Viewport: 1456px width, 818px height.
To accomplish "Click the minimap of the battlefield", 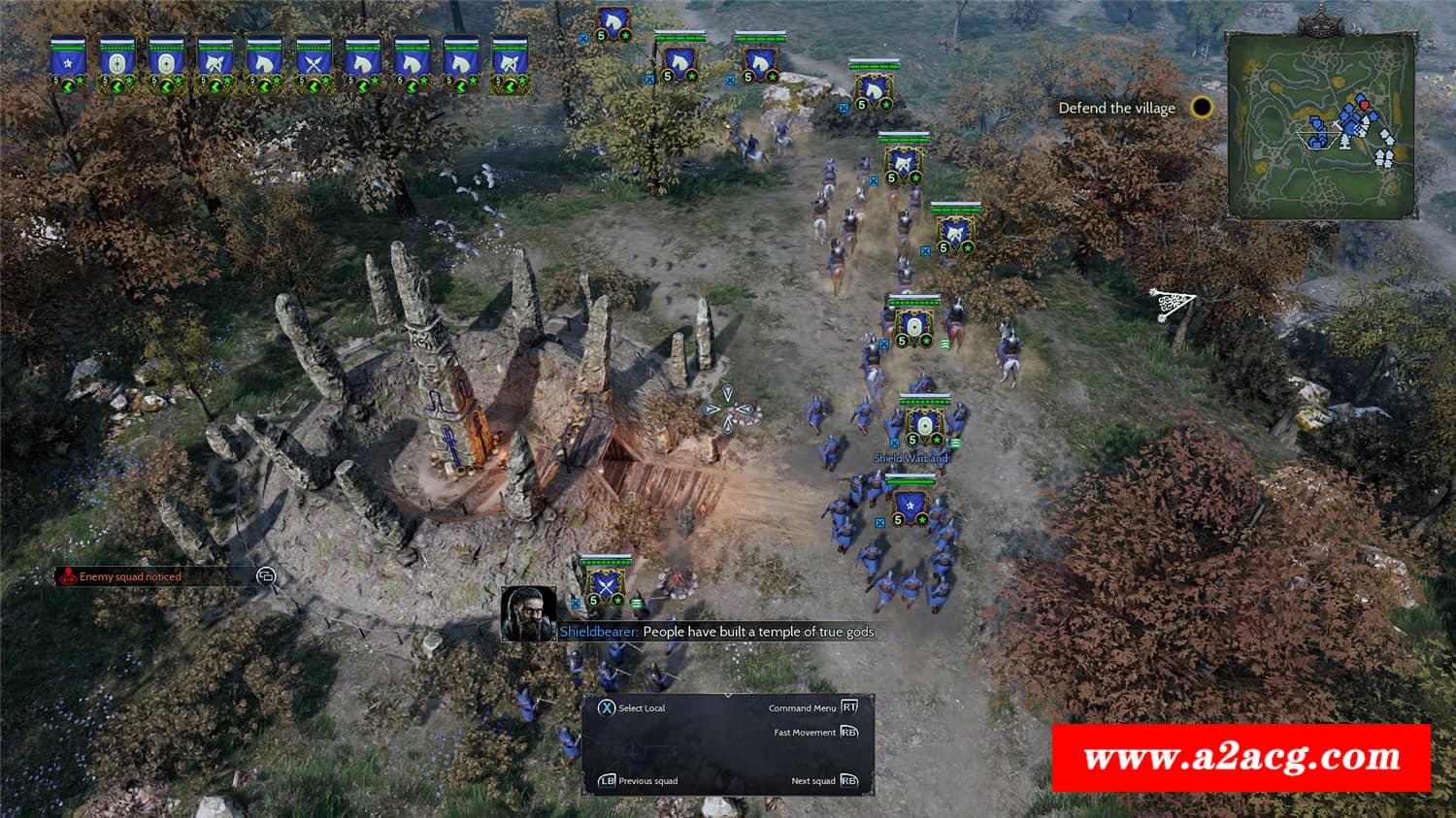I will click(x=1318, y=124).
